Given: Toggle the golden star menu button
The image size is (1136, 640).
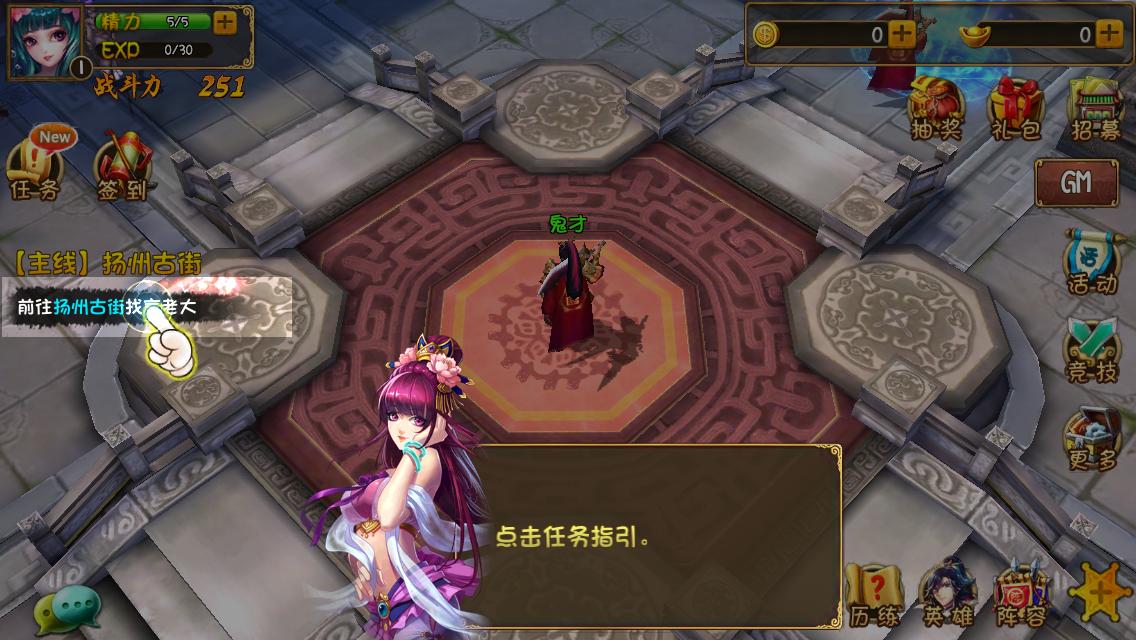Looking at the screenshot, I should tap(1101, 592).
